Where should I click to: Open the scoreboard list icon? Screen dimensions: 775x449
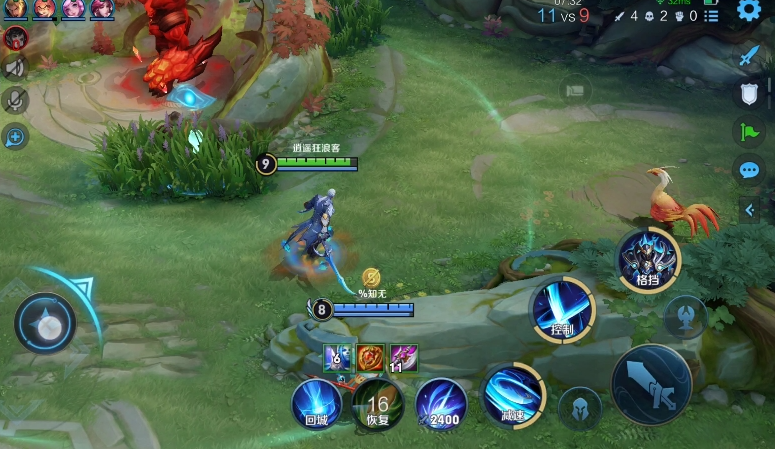(x=711, y=16)
